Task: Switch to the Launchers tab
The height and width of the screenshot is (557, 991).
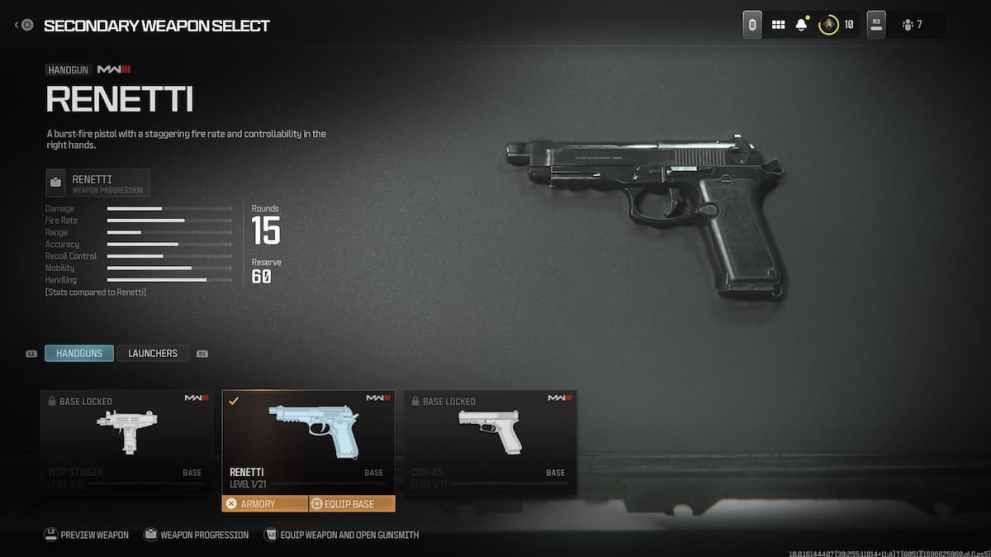Action: coord(152,353)
